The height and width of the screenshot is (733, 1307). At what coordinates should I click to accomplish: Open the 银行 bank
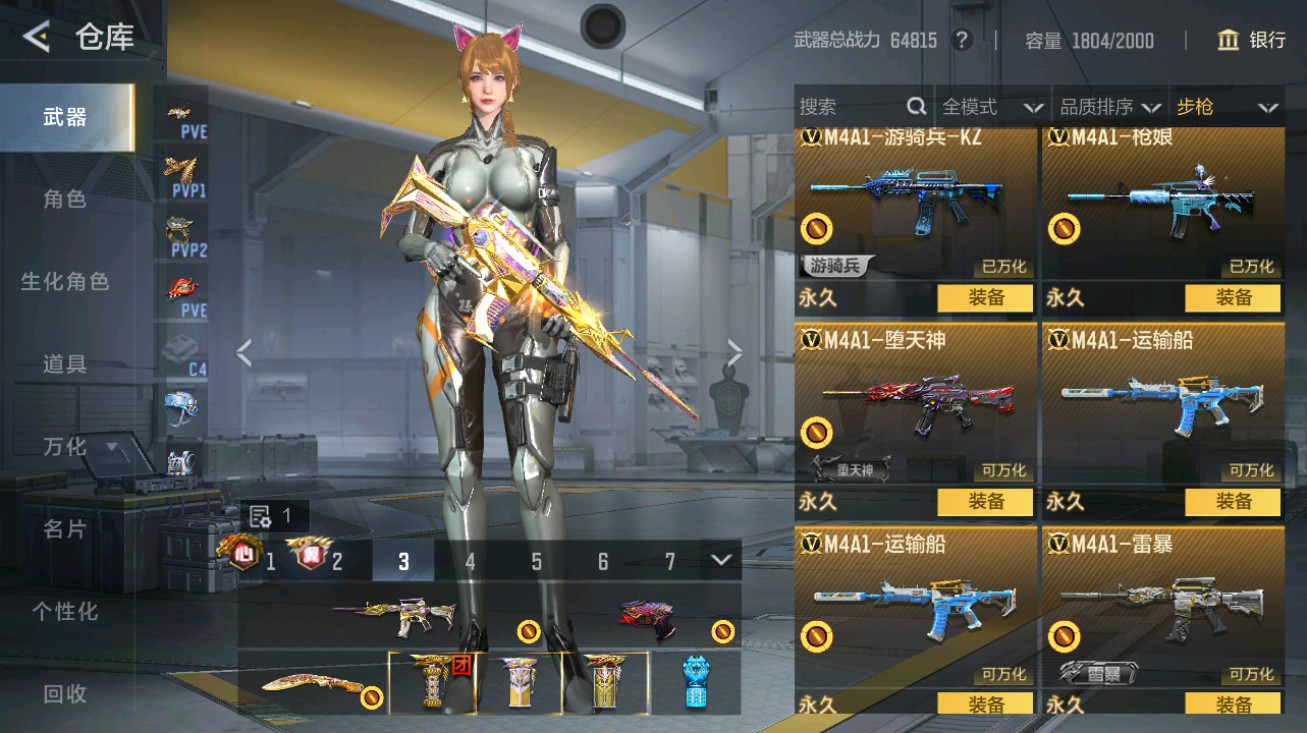1251,40
